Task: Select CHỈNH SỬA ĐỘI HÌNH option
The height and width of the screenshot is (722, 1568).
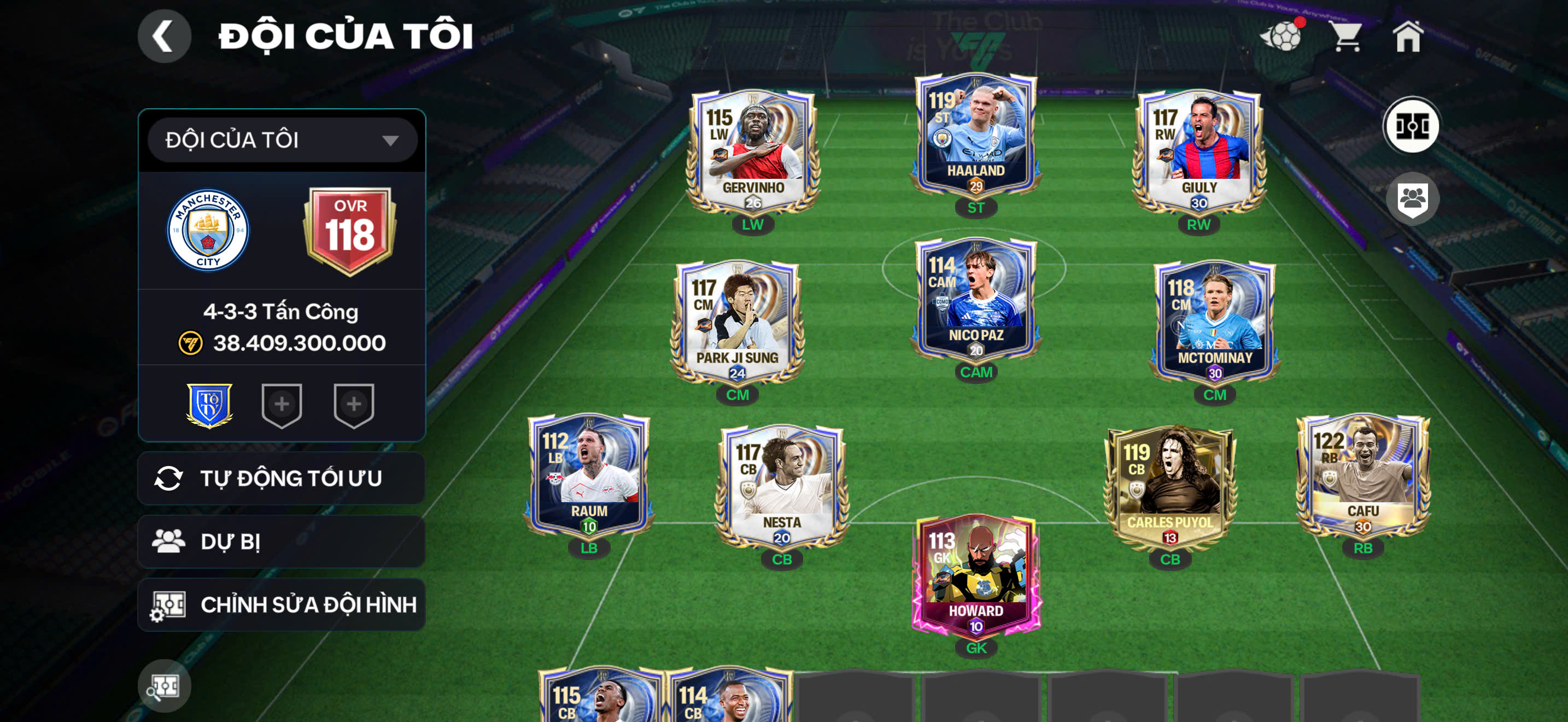Action: pyautogui.click(x=282, y=604)
